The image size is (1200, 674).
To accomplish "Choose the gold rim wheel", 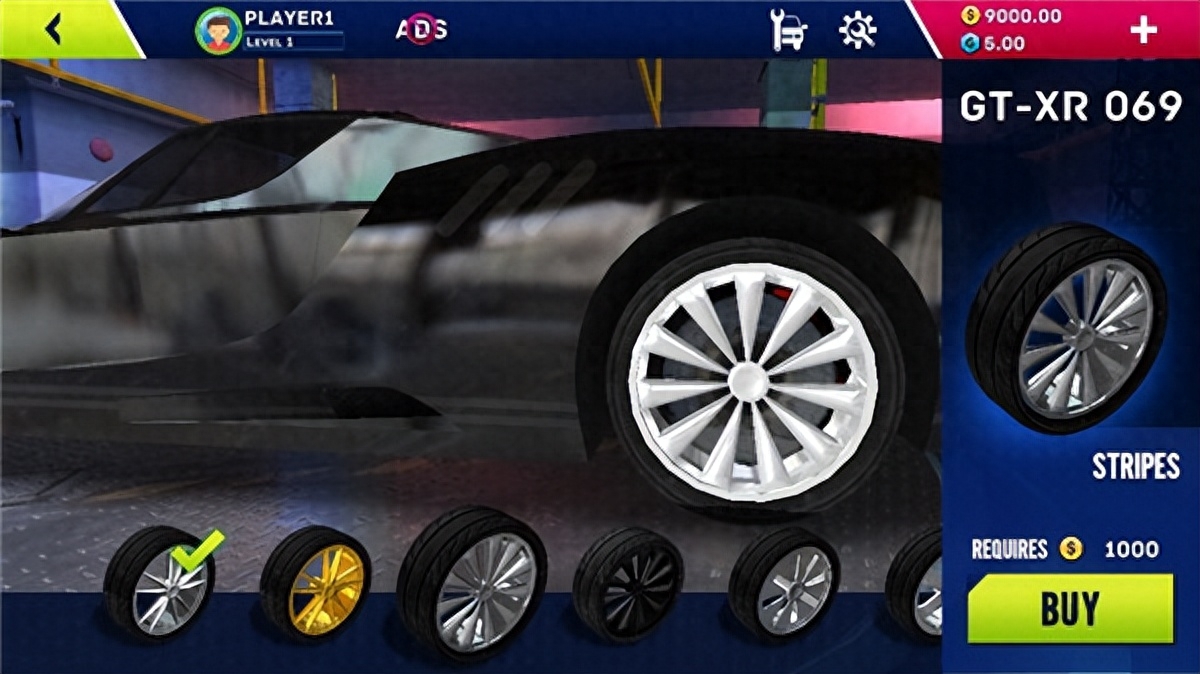I will point(316,582).
